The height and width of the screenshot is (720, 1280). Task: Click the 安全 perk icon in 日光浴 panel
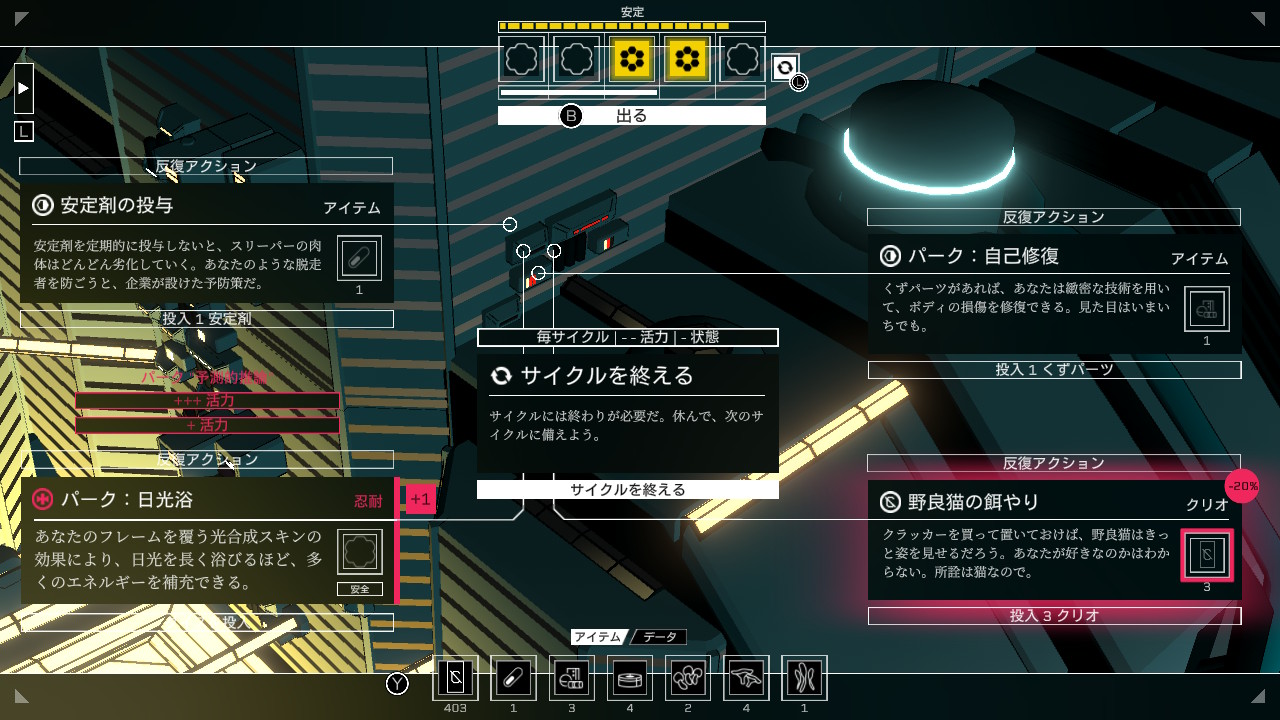click(x=359, y=550)
